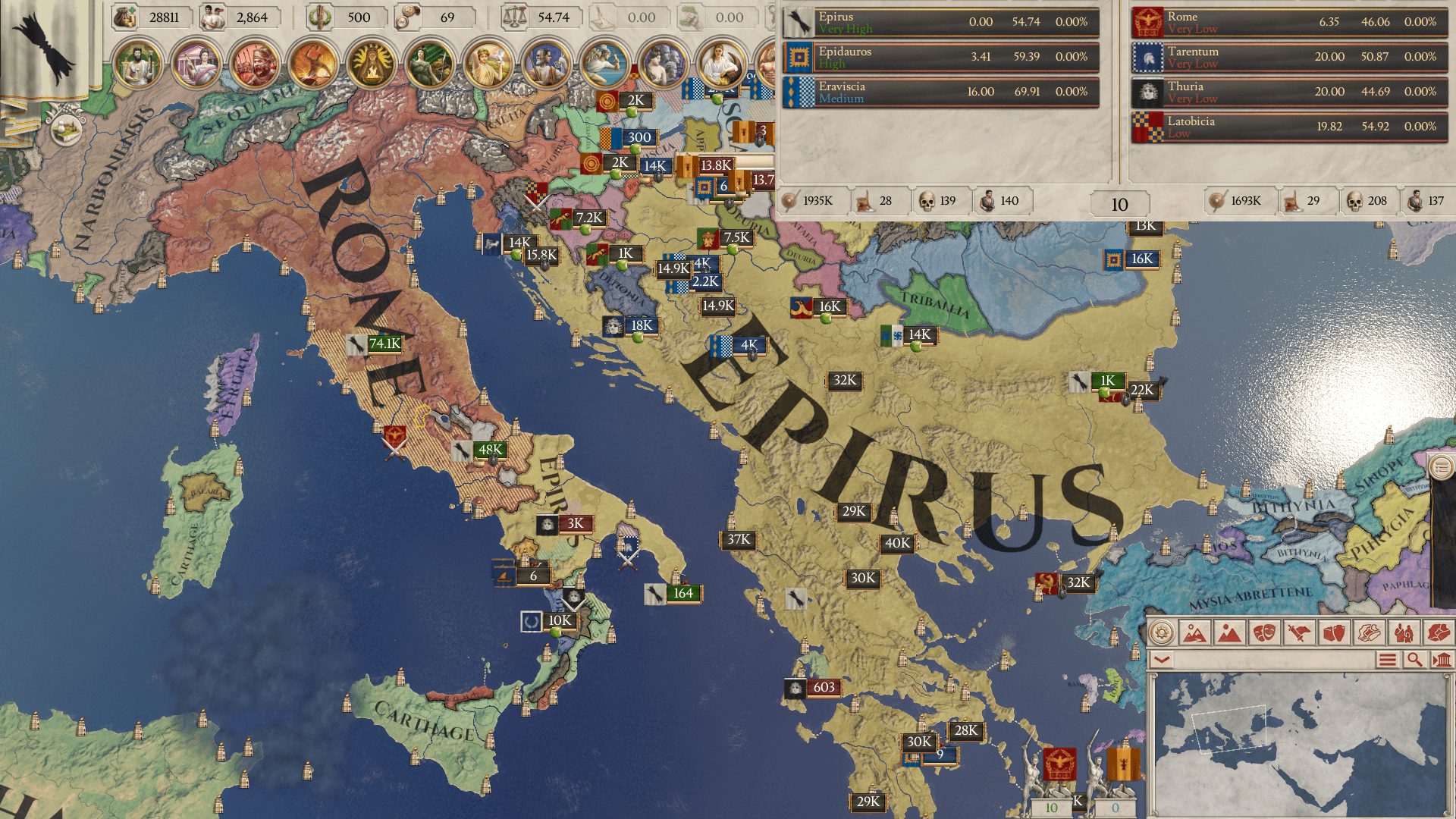The width and height of the screenshot is (1456, 819).
Task: Click the manpower icon in the top bar
Action: coord(214,17)
